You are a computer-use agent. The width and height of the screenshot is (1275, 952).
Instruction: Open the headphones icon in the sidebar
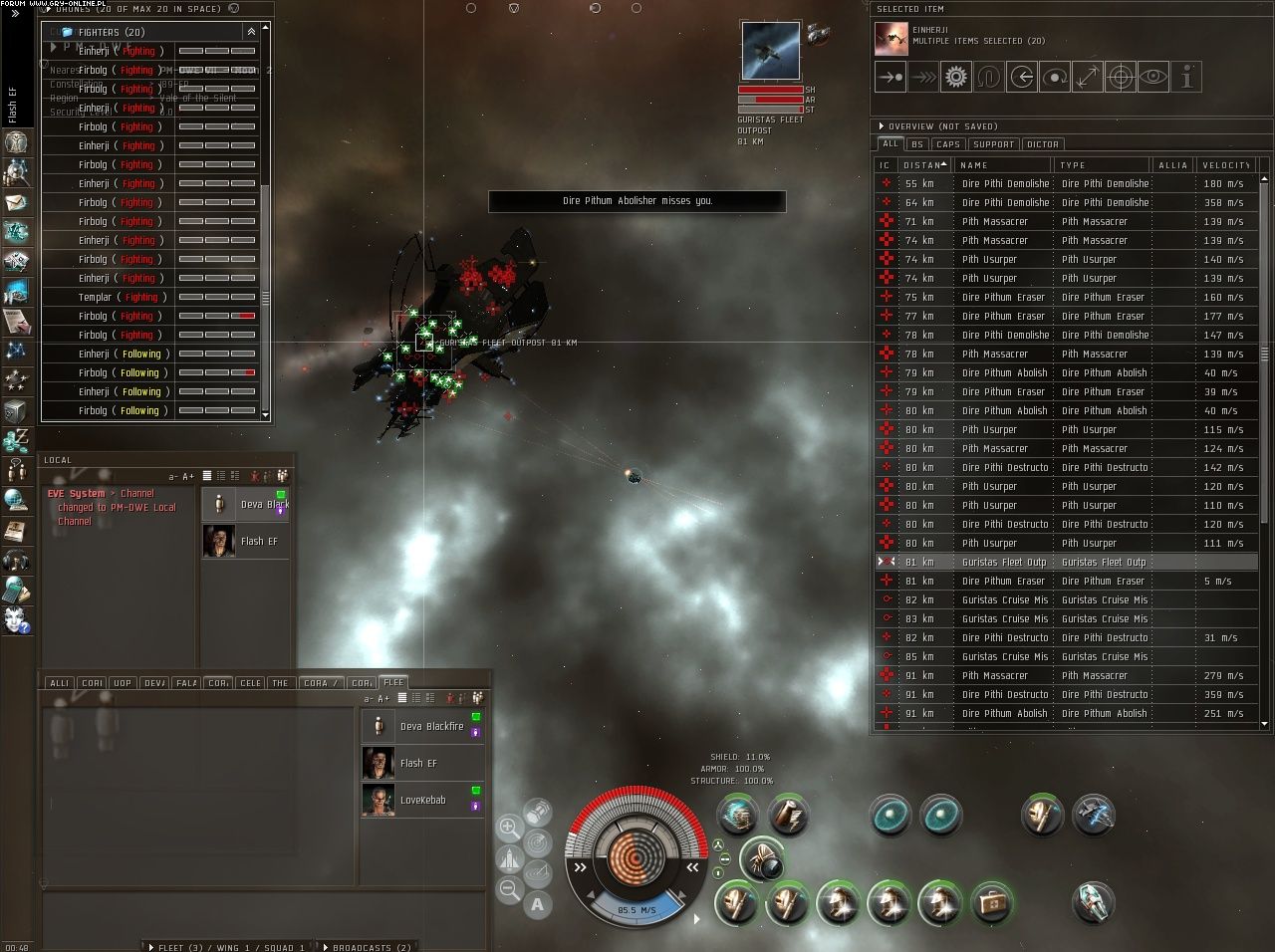16,561
